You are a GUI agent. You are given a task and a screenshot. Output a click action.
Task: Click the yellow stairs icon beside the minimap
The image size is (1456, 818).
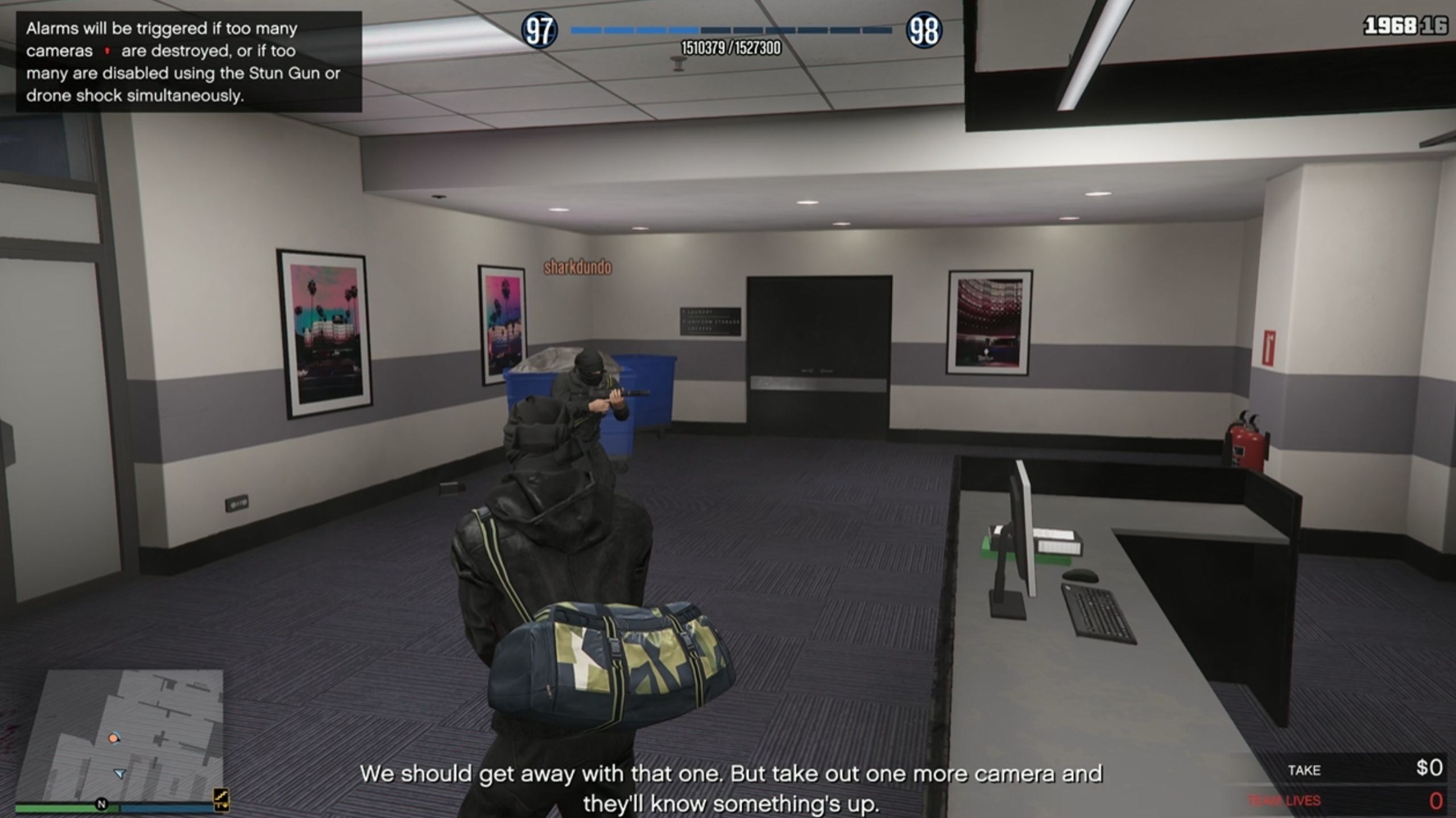coord(222,799)
